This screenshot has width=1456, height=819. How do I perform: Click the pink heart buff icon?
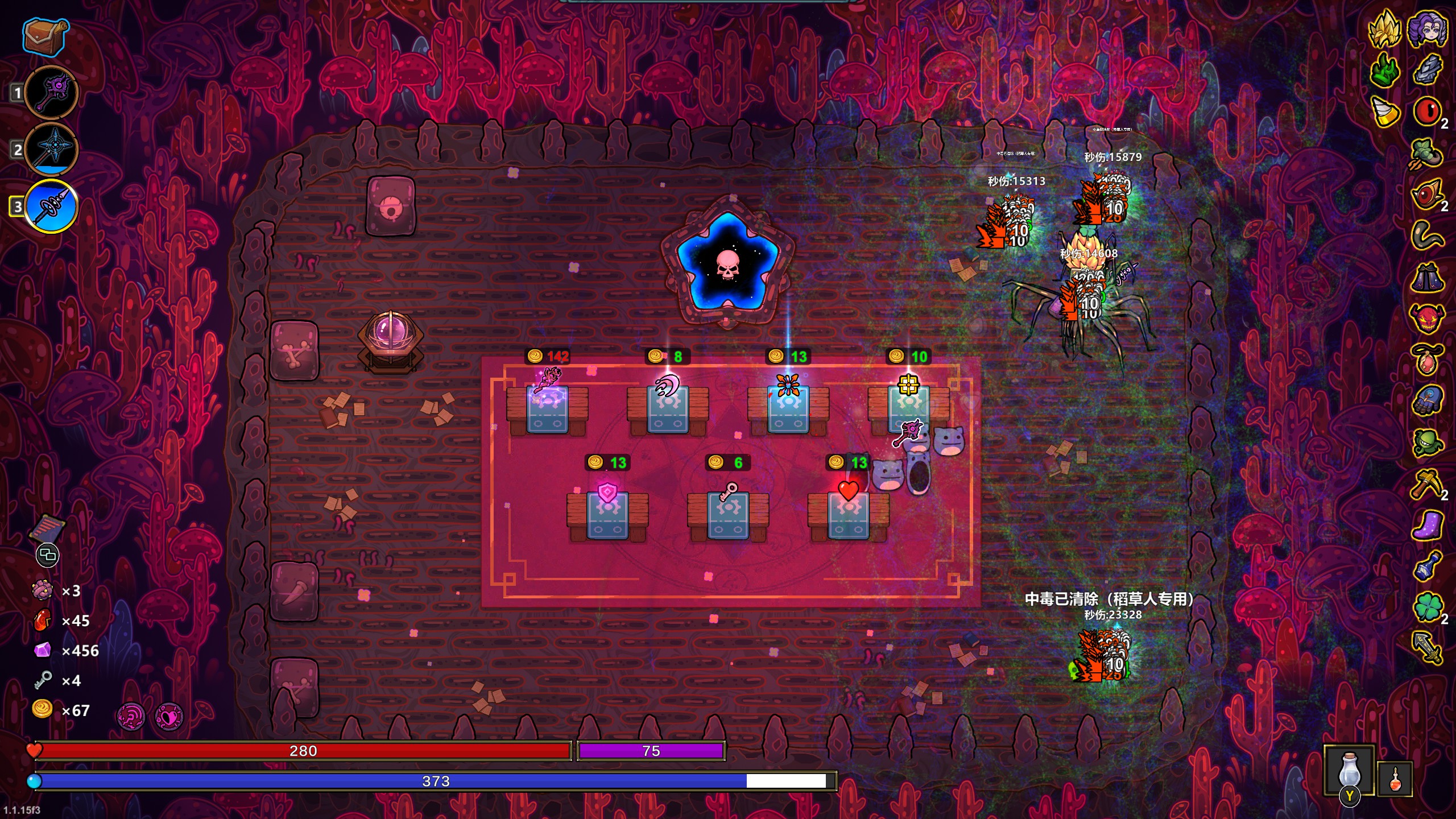169,717
